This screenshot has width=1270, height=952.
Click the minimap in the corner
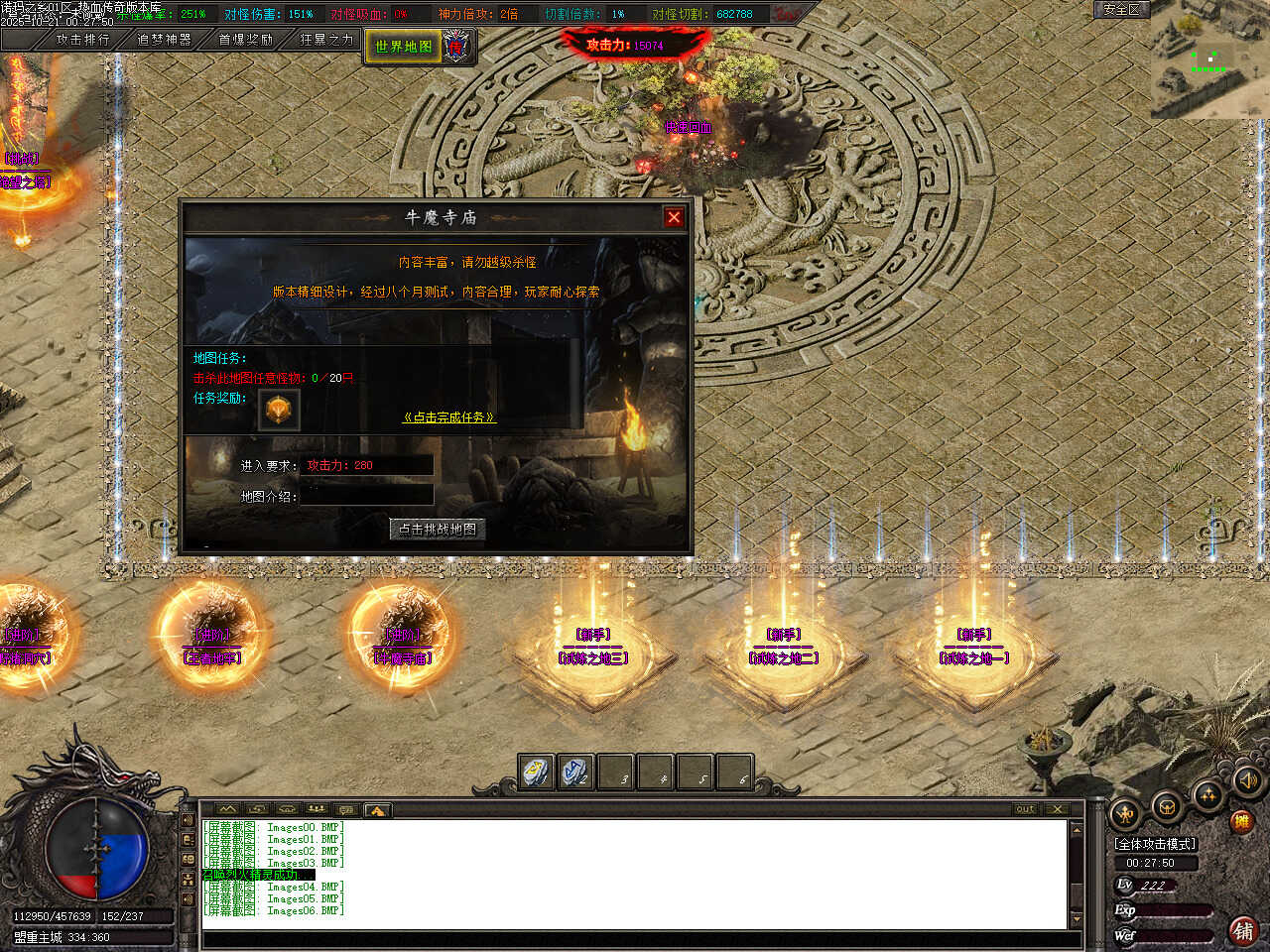click(x=1209, y=59)
